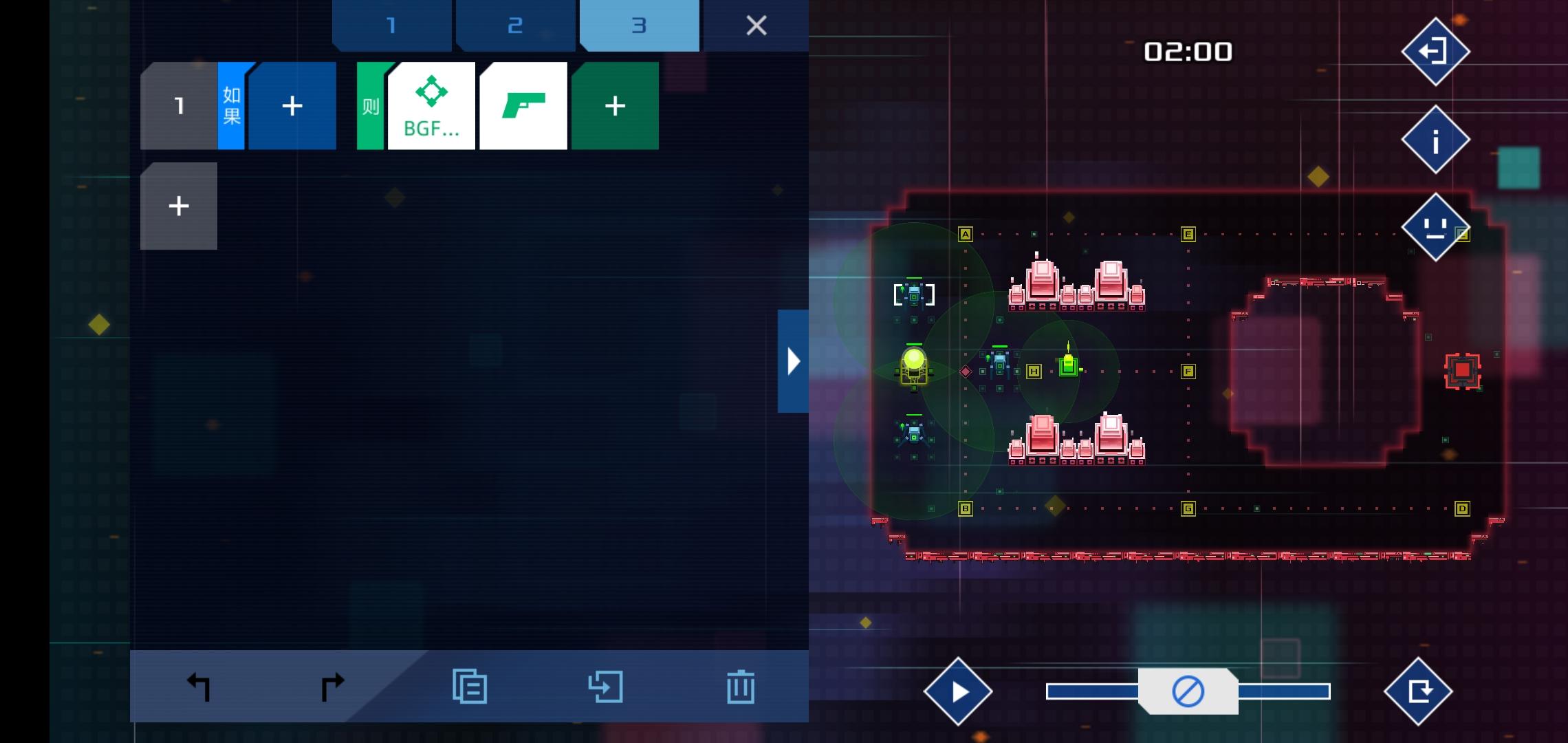Close the AI editor
This screenshot has width=1568, height=743.
(x=756, y=25)
